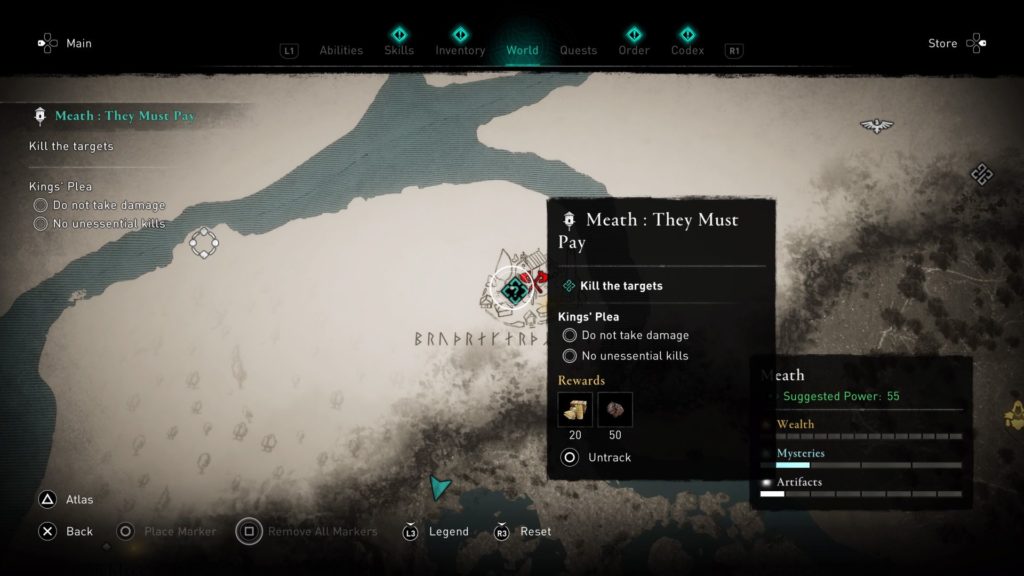
Task: Click the teal quest marker on map
Action: pyautogui.click(x=515, y=290)
